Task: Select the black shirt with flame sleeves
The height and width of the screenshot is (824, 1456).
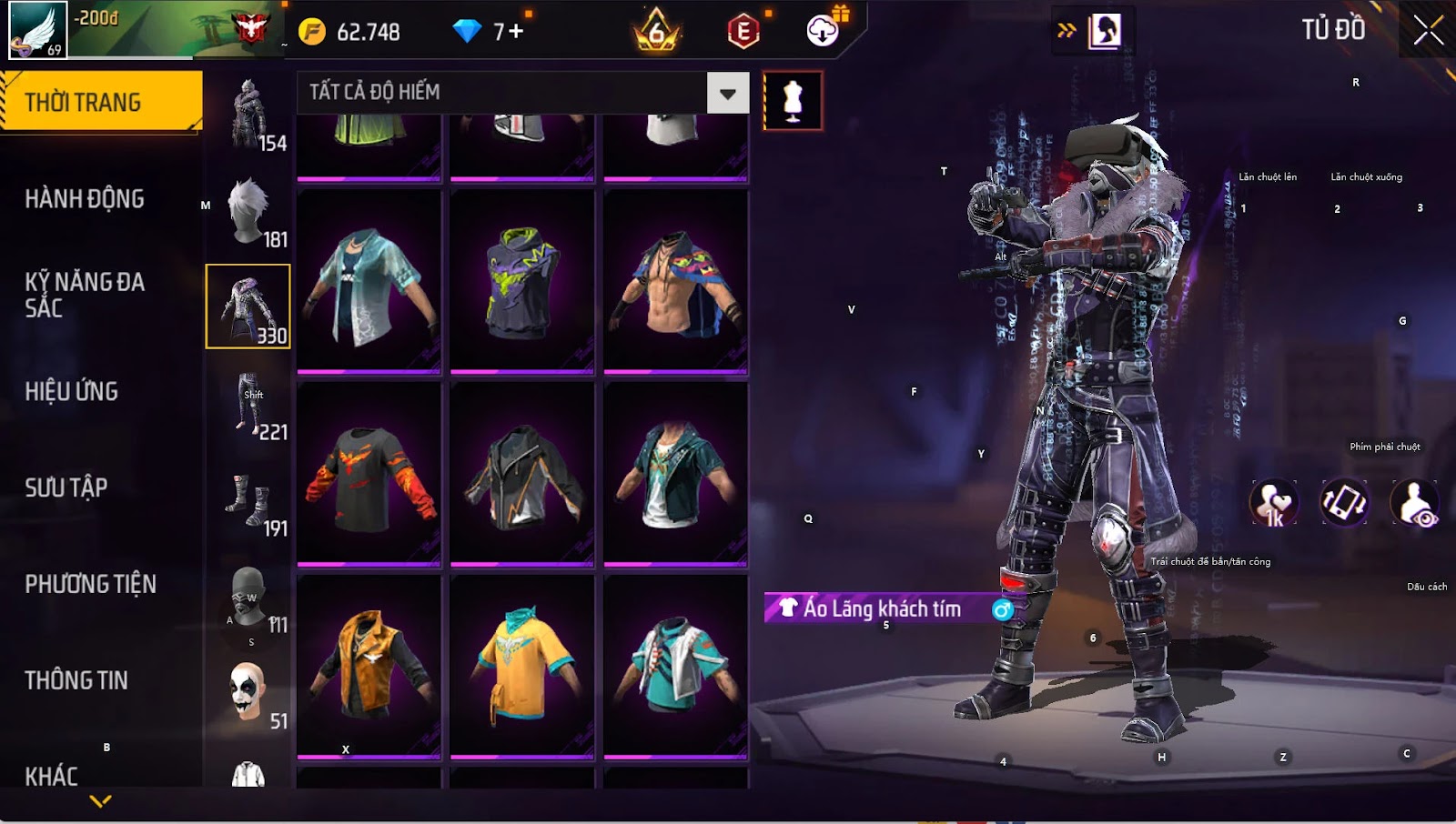Action: 369,474
